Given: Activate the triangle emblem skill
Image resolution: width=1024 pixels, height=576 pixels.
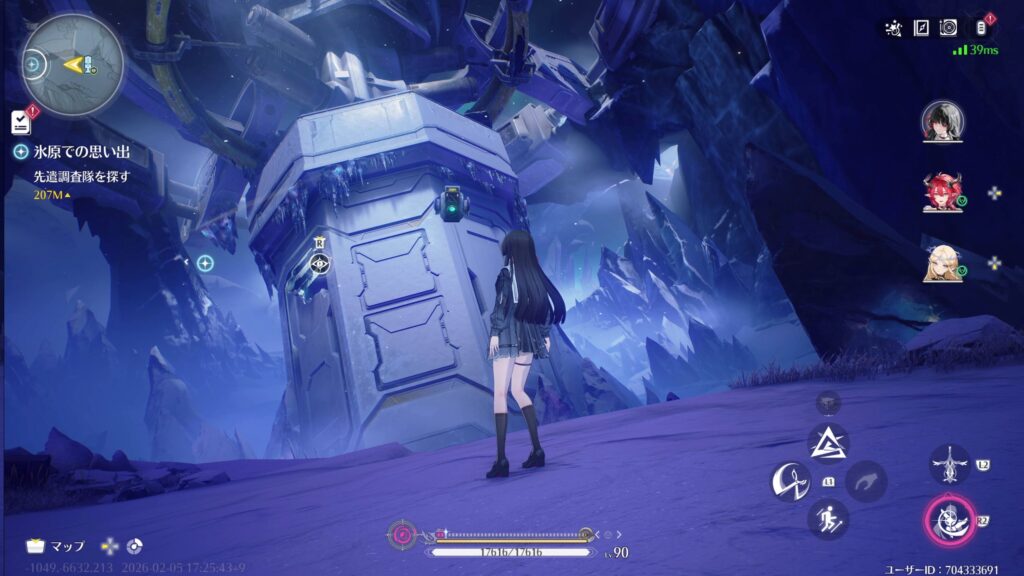Looking at the screenshot, I should [x=828, y=442].
